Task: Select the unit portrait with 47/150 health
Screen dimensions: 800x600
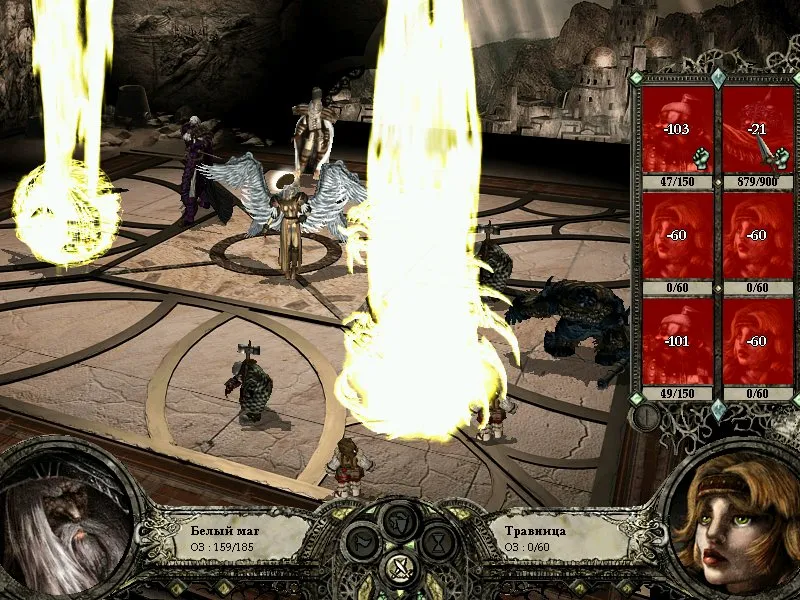Action: 677,131
